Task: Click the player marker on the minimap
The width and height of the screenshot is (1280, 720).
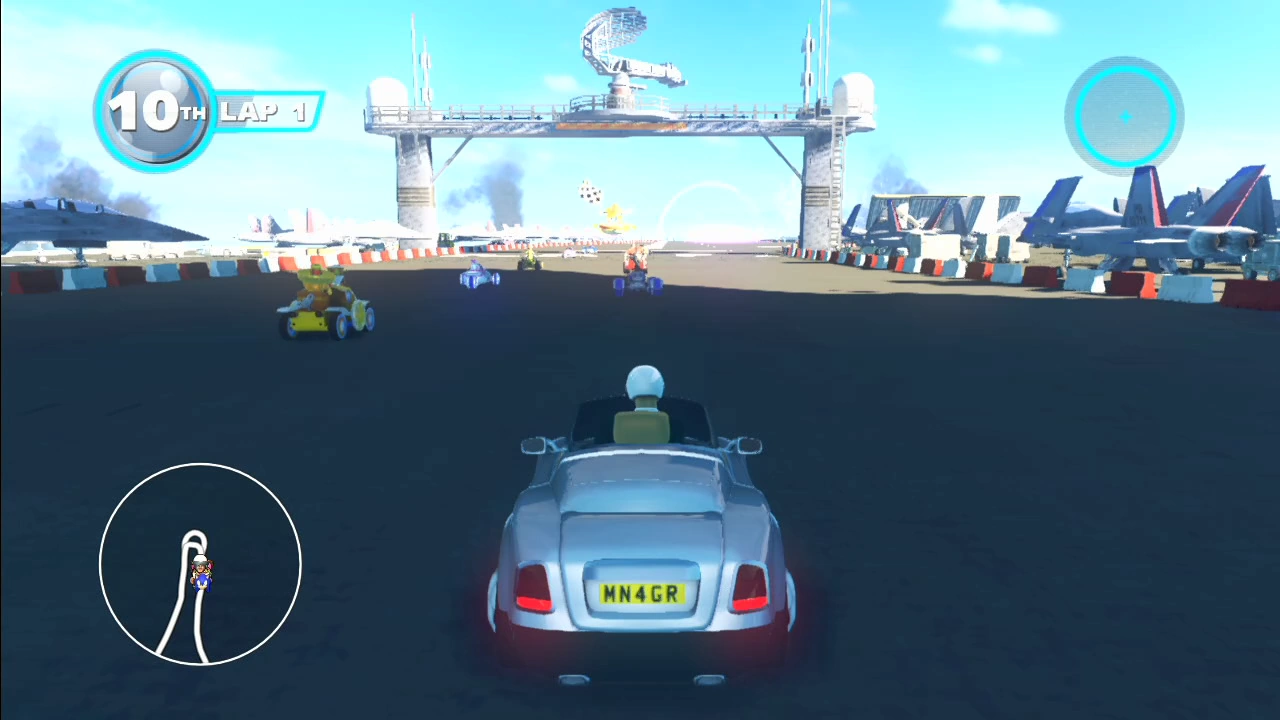Action: pyautogui.click(x=202, y=572)
